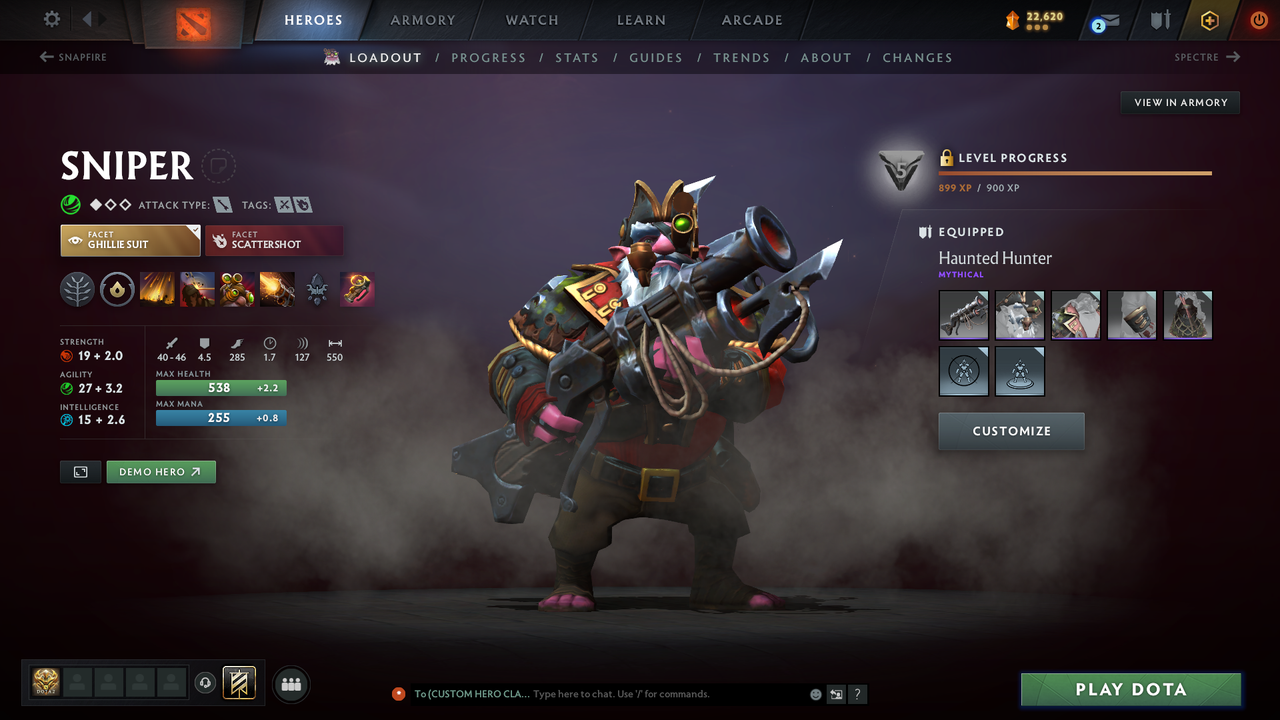The image size is (1280, 720).
Task: View the Aghanim's Scepter upgrade icon
Action: [357, 290]
